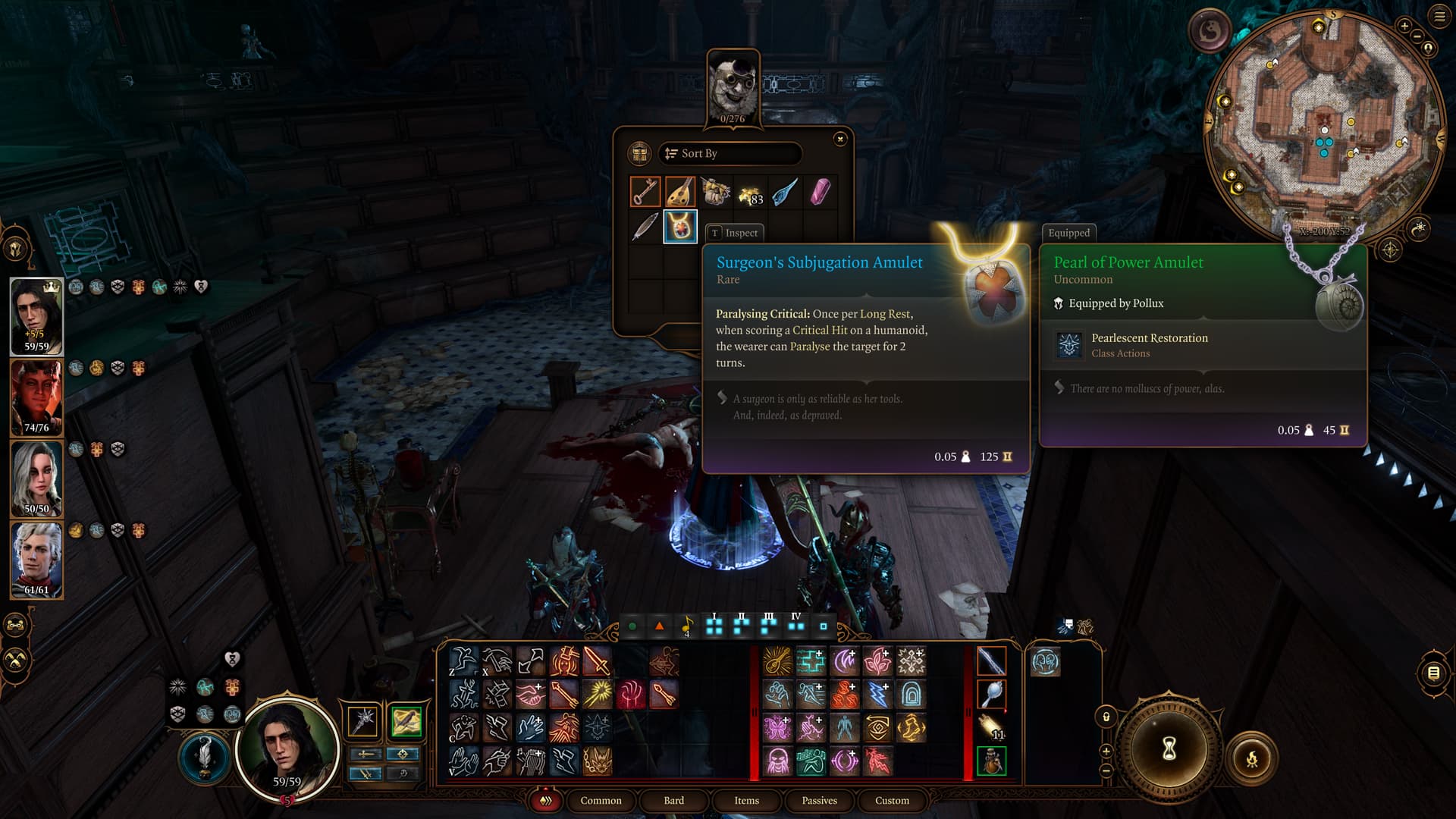Zoom in the minimap with plus button

pos(1404,26)
